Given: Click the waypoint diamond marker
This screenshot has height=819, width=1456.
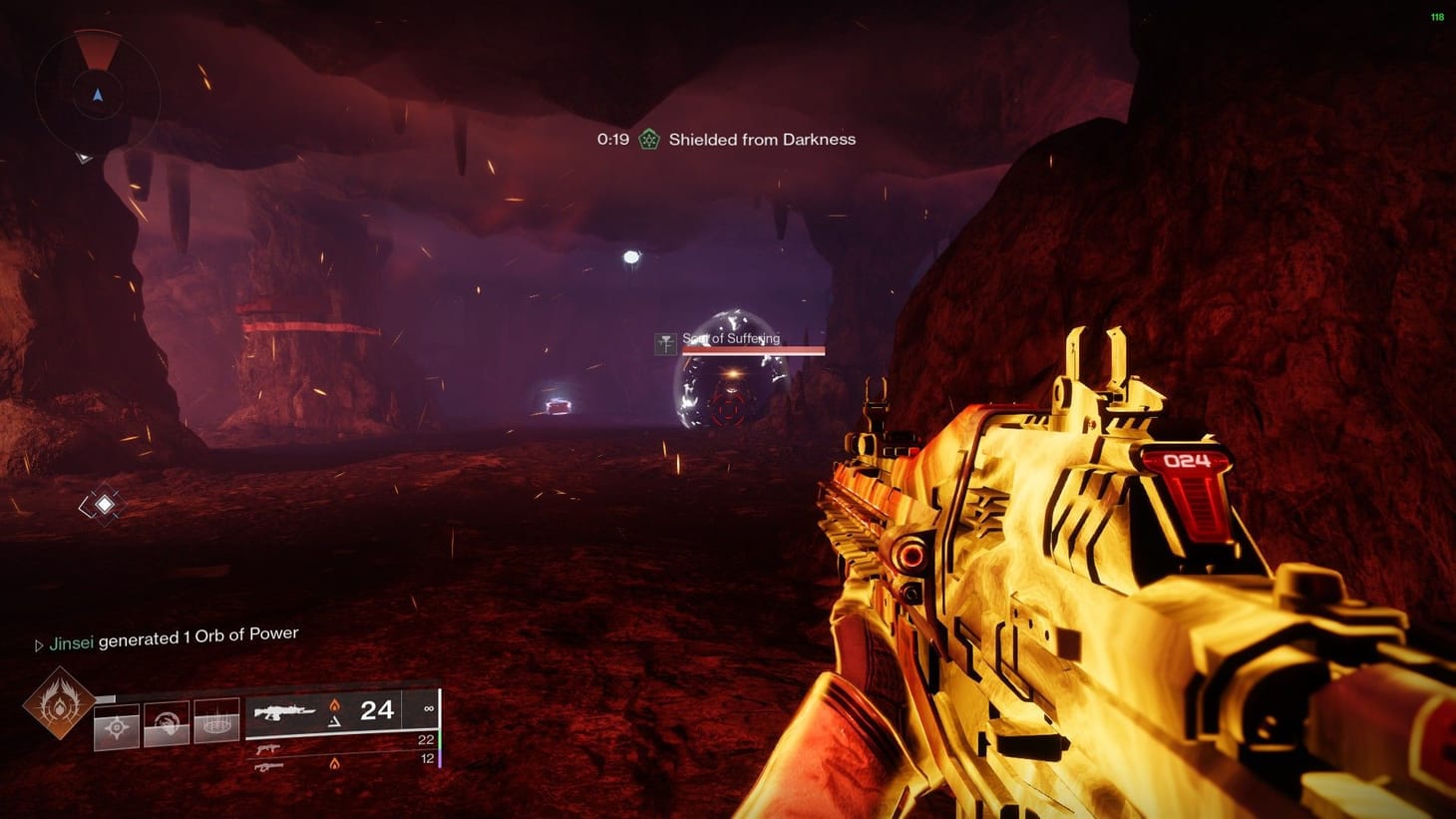Looking at the screenshot, I should (105, 504).
